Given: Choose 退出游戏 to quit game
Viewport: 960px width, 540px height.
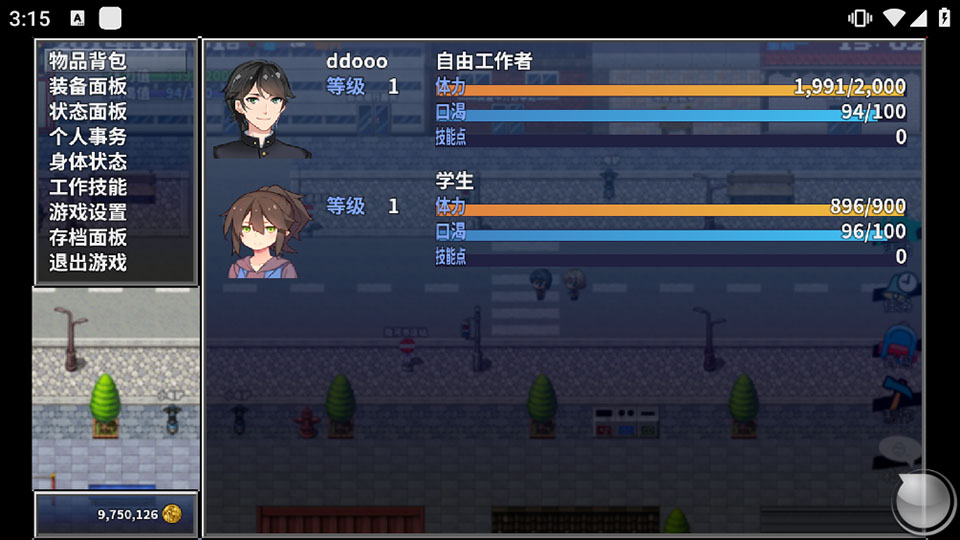Looking at the screenshot, I should pyautogui.click(x=89, y=263).
